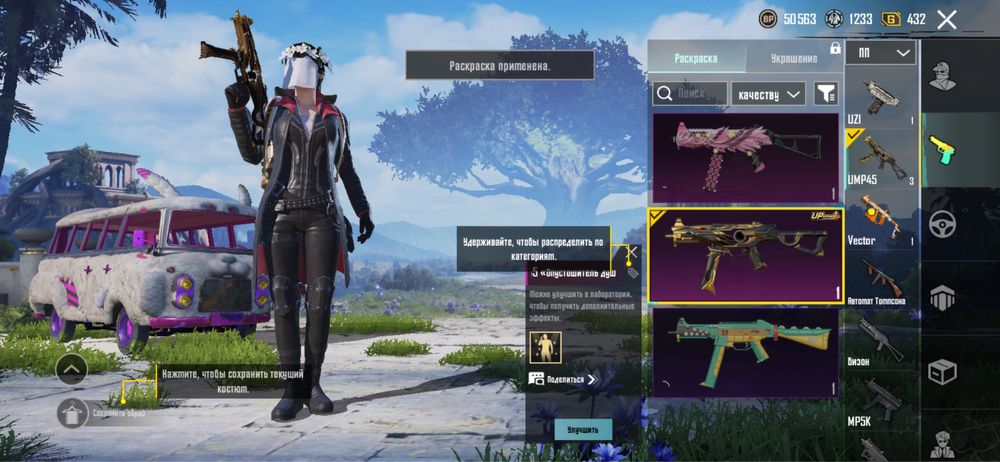
Task: Open the character outfit category icon
Action: tap(942, 75)
